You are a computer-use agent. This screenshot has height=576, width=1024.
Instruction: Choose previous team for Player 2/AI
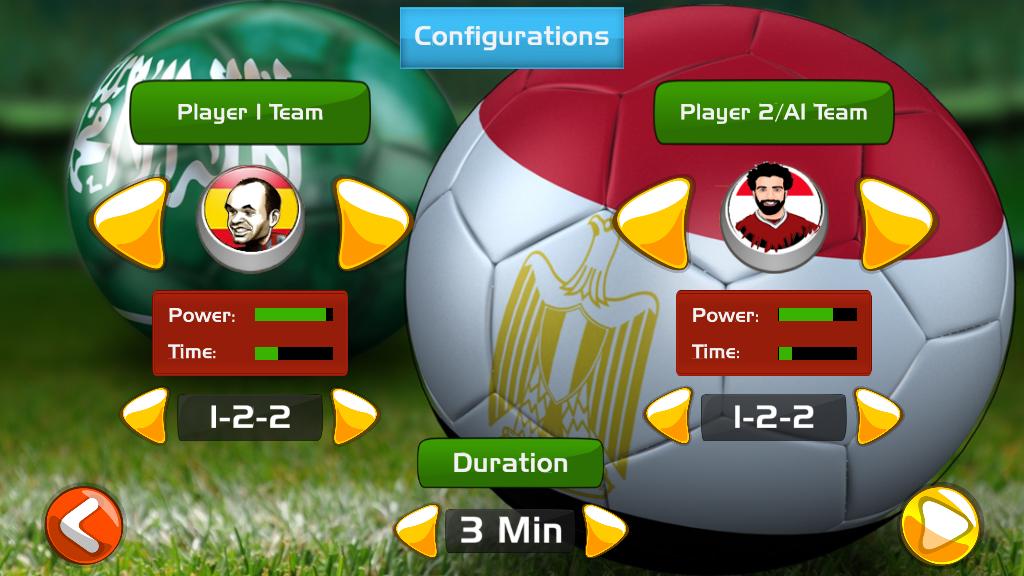tap(655, 221)
